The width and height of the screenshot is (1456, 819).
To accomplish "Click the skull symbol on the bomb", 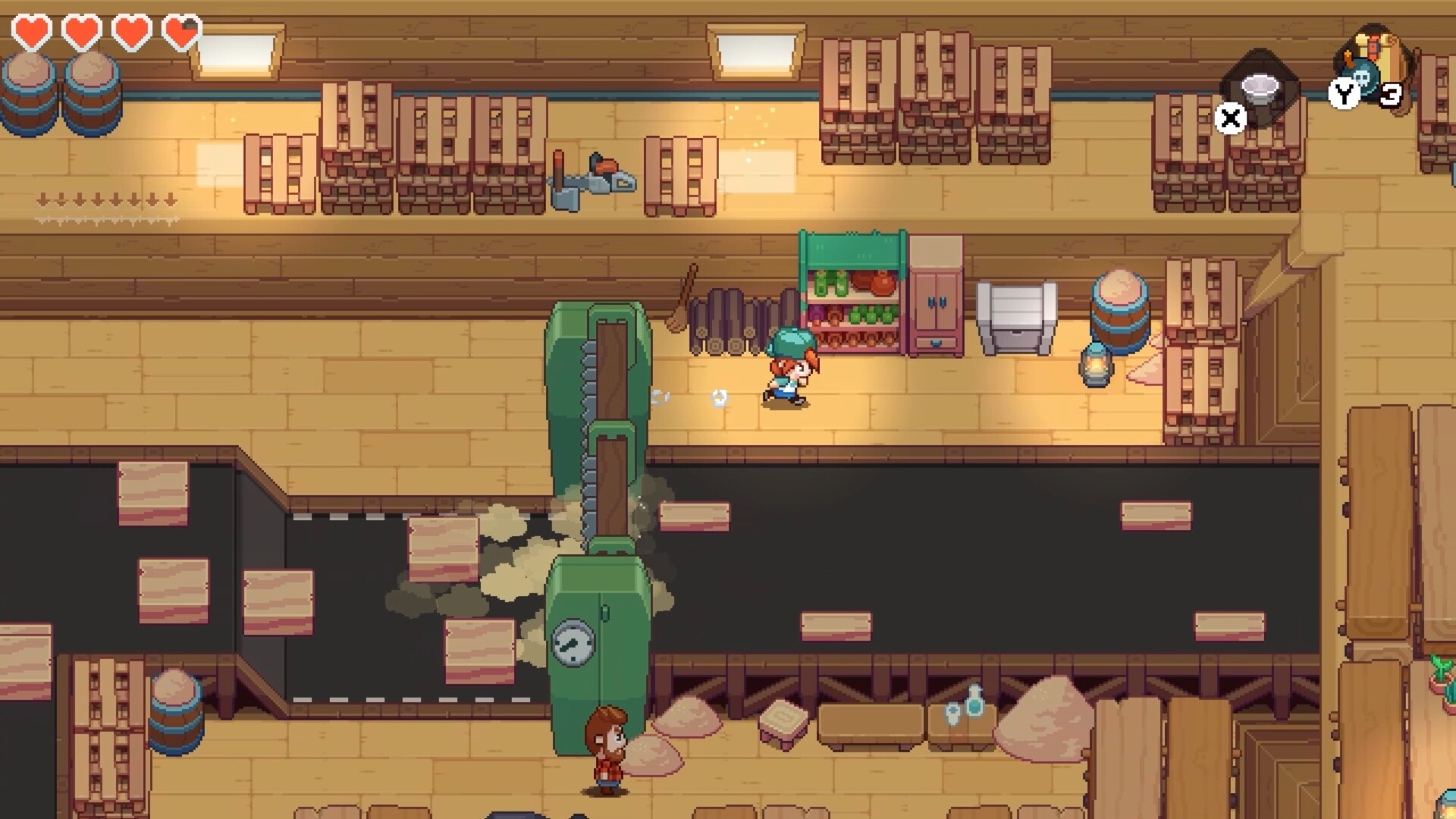I will pyautogui.click(x=1362, y=79).
